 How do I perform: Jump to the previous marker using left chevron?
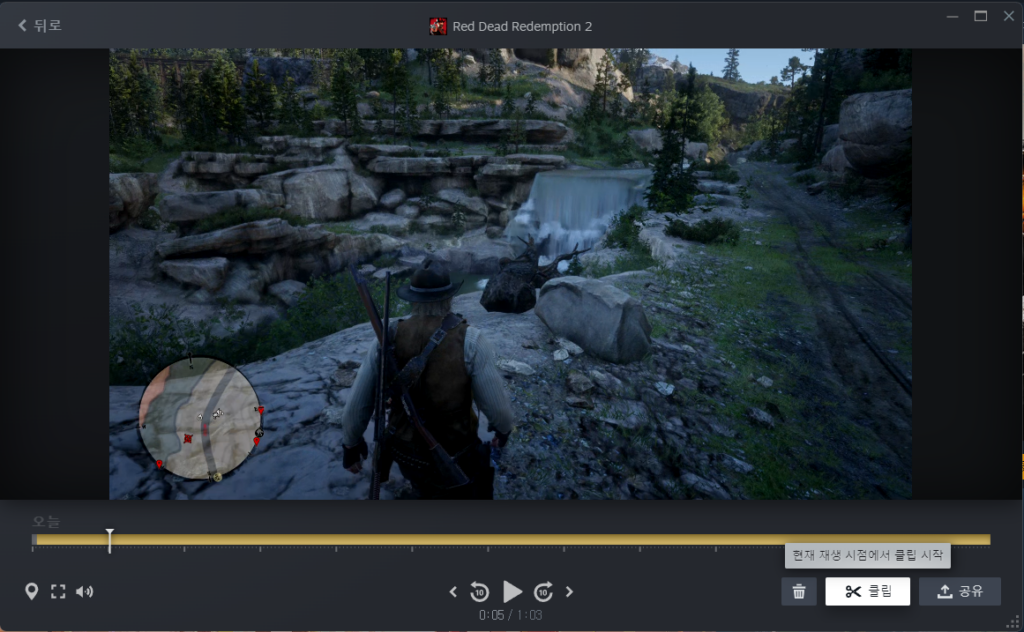[x=453, y=591]
